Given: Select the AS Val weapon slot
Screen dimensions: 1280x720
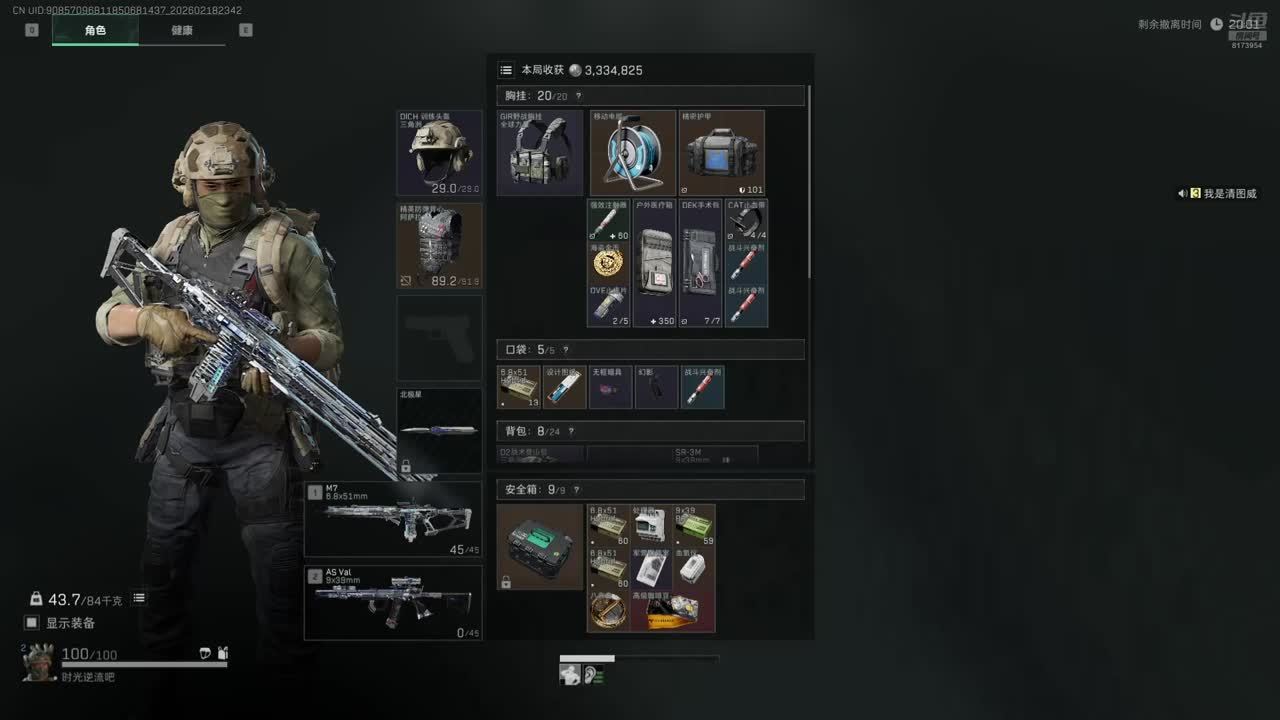Looking at the screenshot, I should pos(393,603).
